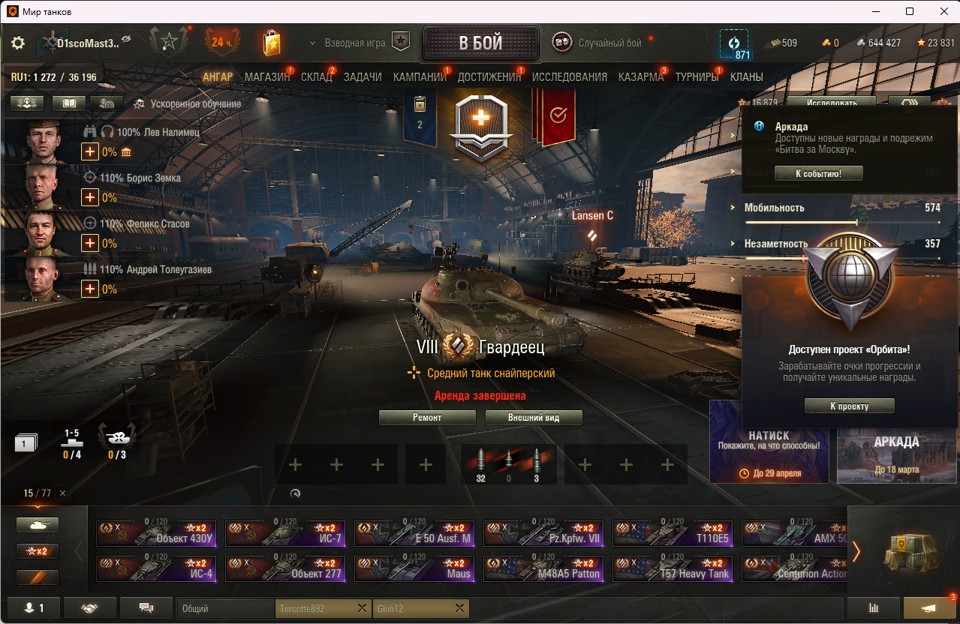This screenshot has width=960, height=624.
Task: Go to the Задачи tab
Action: pos(362,77)
